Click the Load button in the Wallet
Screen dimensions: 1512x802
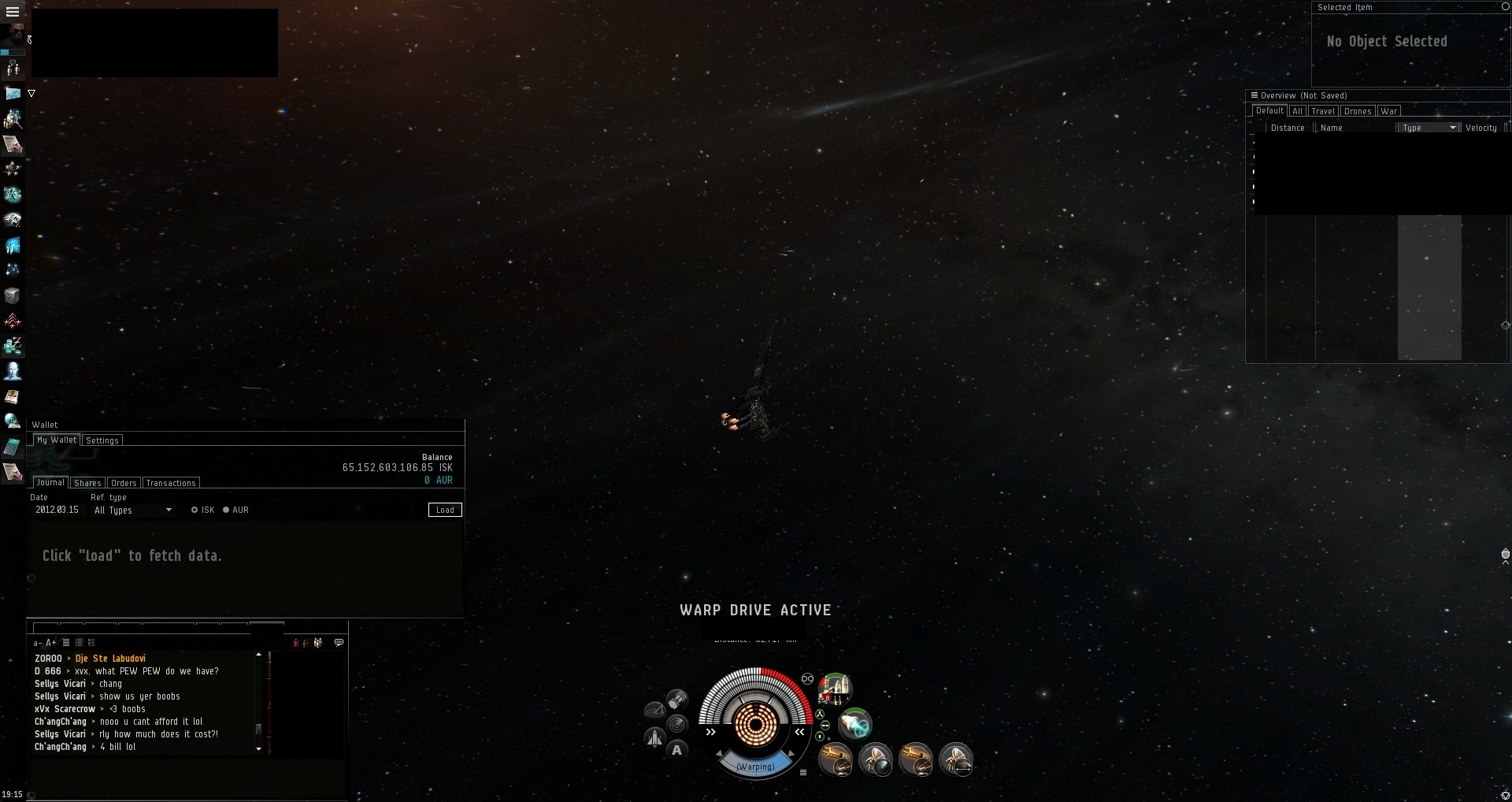tap(445, 510)
